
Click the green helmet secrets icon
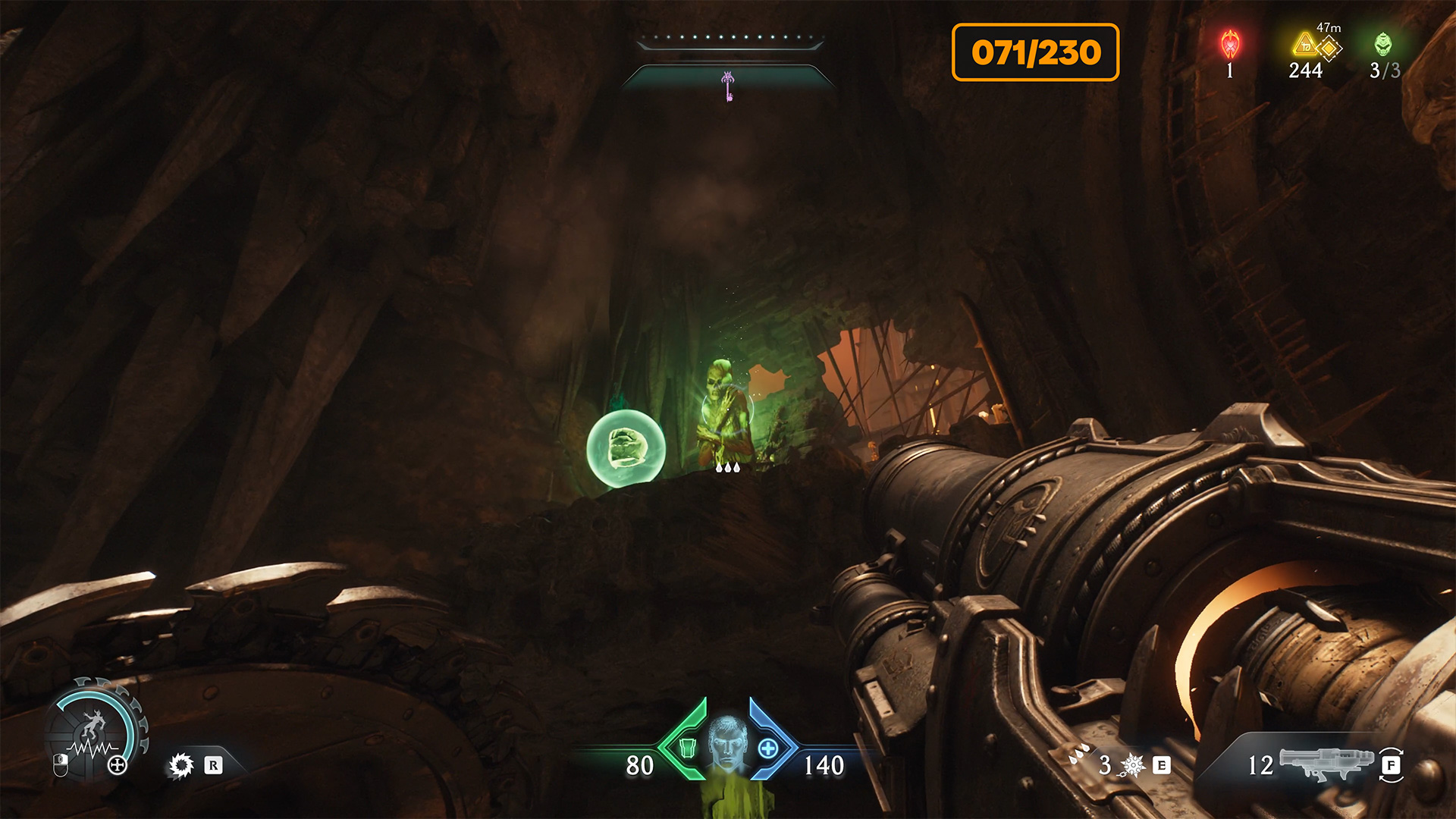click(x=1383, y=44)
